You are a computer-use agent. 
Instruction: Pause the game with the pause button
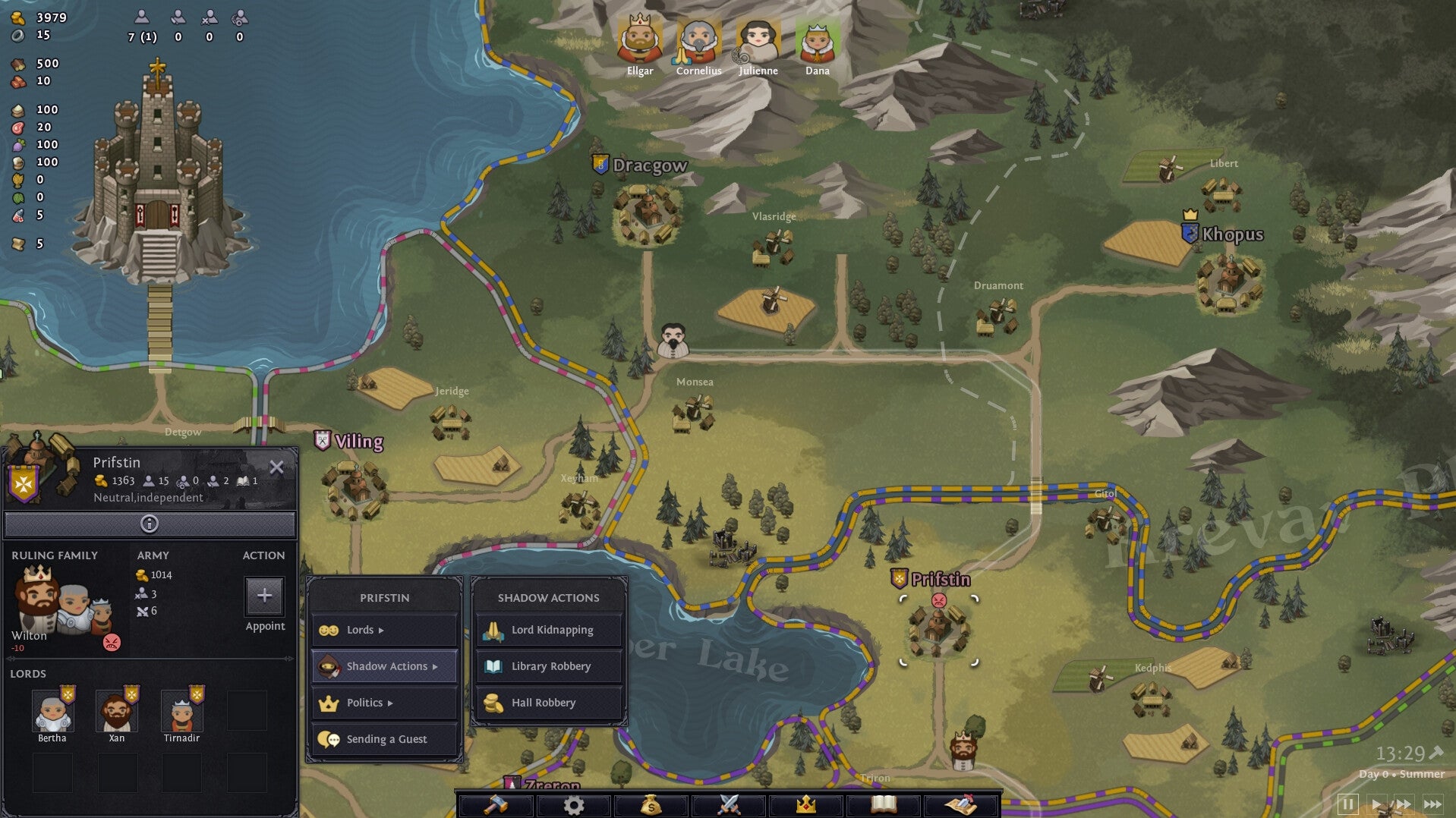(x=1348, y=803)
